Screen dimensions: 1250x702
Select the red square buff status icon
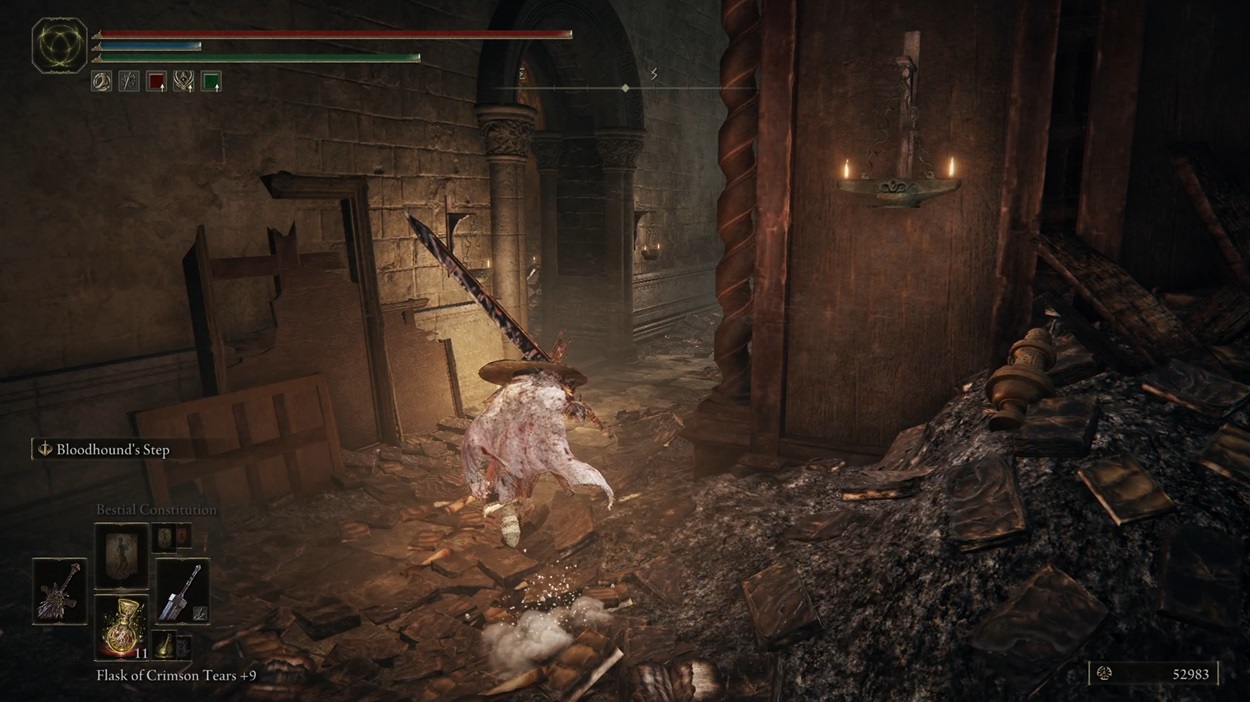pyautogui.click(x=156, y=81)
